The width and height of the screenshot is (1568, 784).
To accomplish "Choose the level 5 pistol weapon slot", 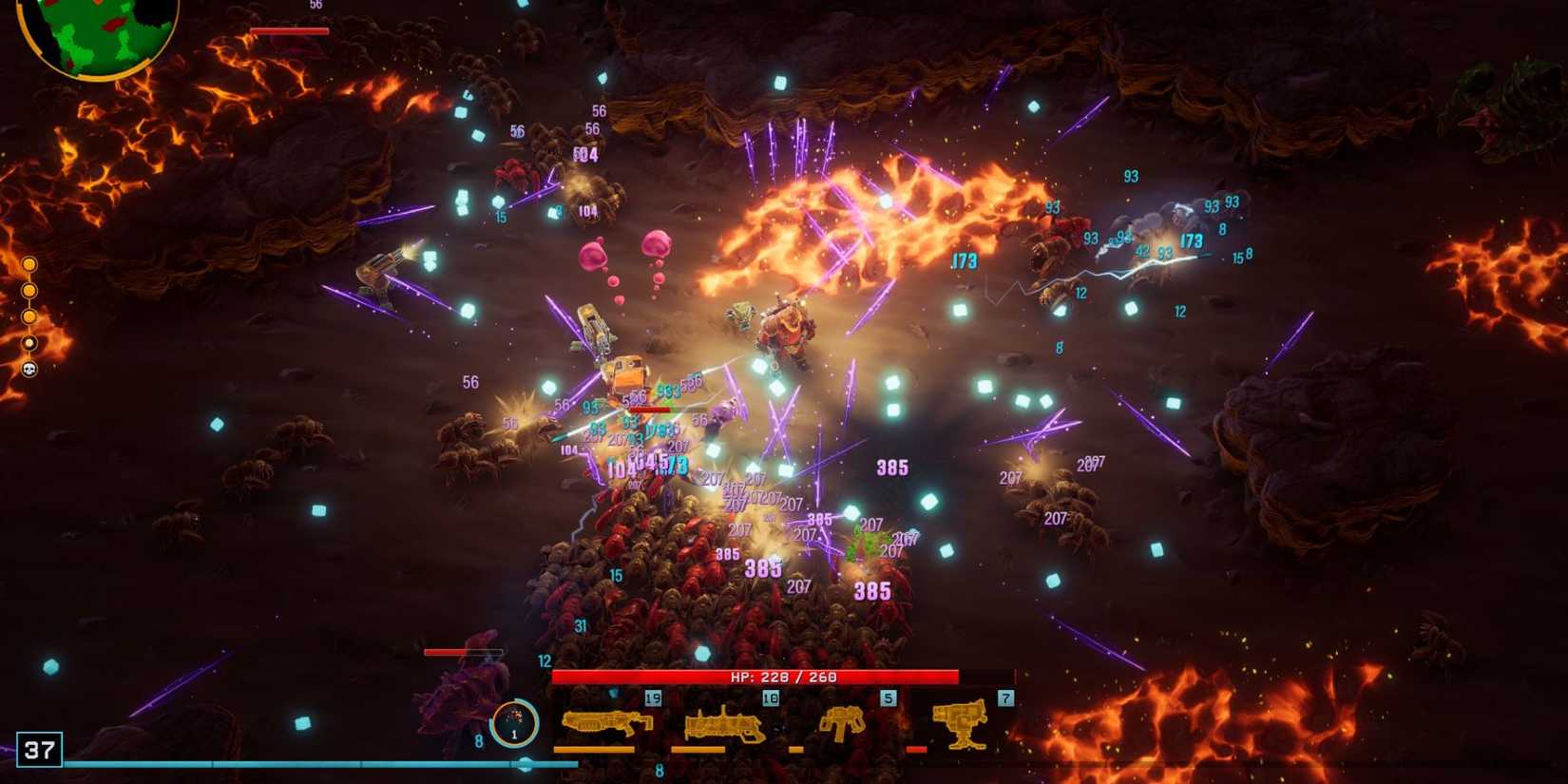I will 842,723.
